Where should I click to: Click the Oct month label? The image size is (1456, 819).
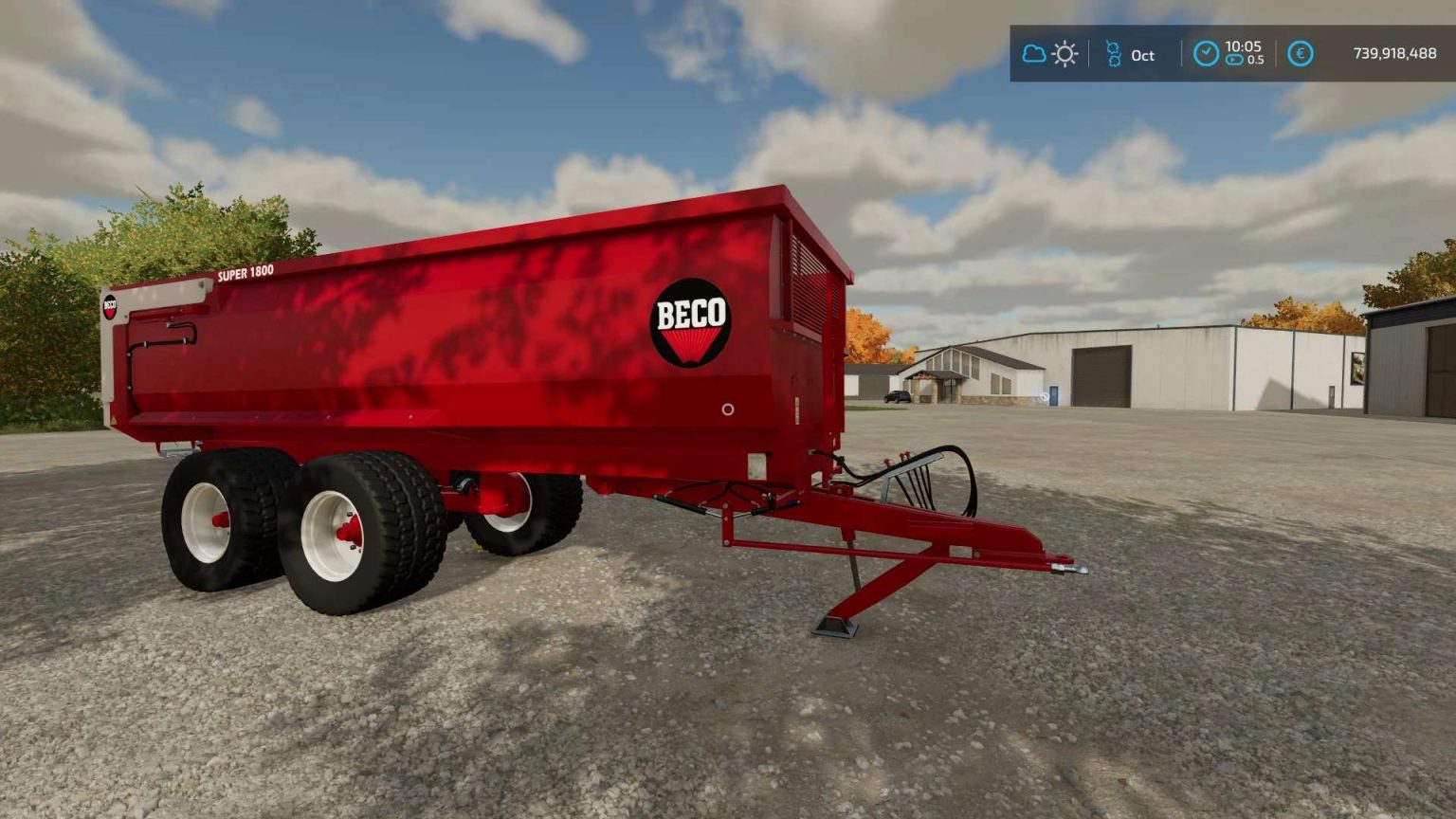click(x=1142, y=57)
